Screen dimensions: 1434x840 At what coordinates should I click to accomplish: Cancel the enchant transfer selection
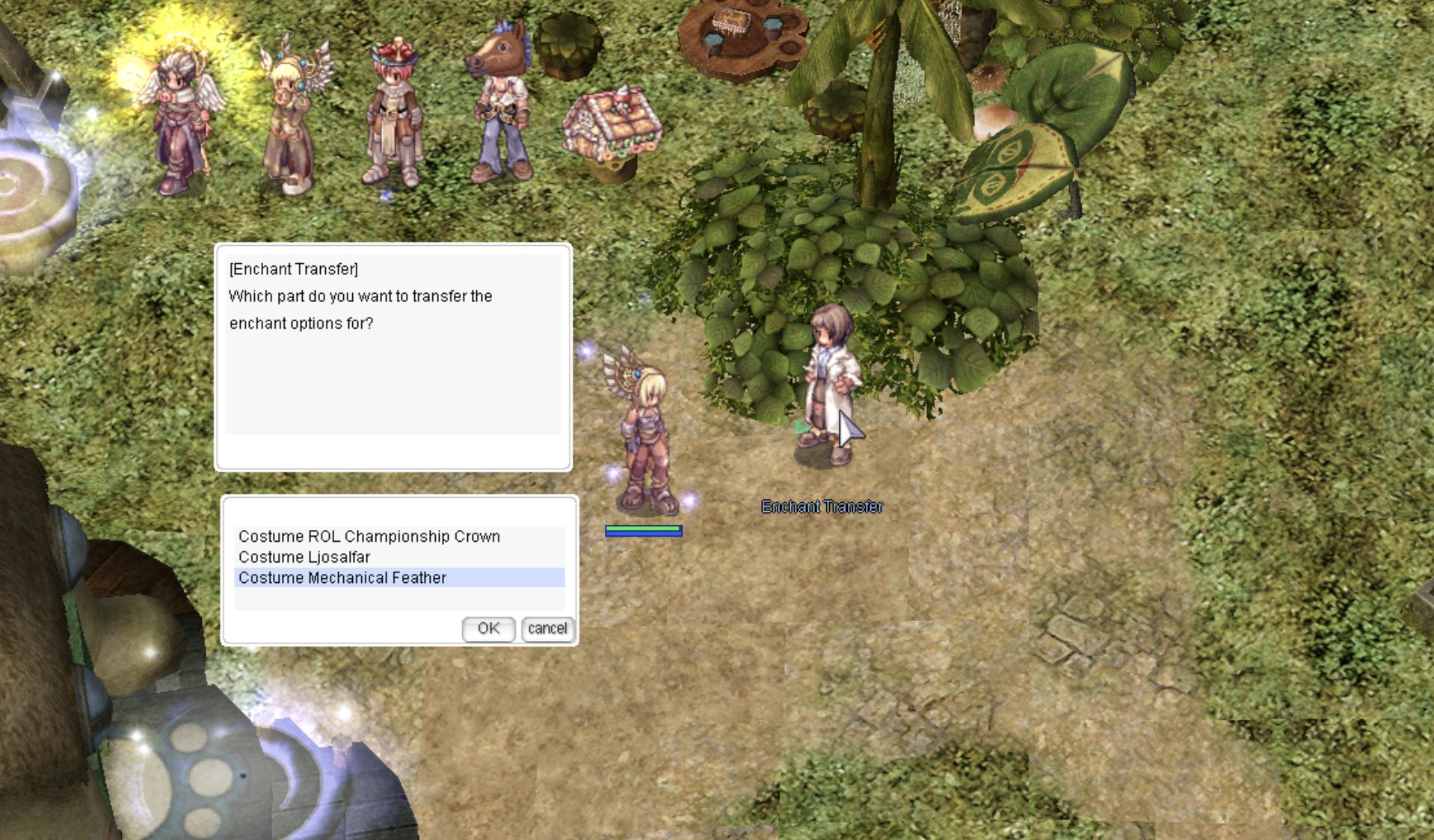(x=547, y=629)
